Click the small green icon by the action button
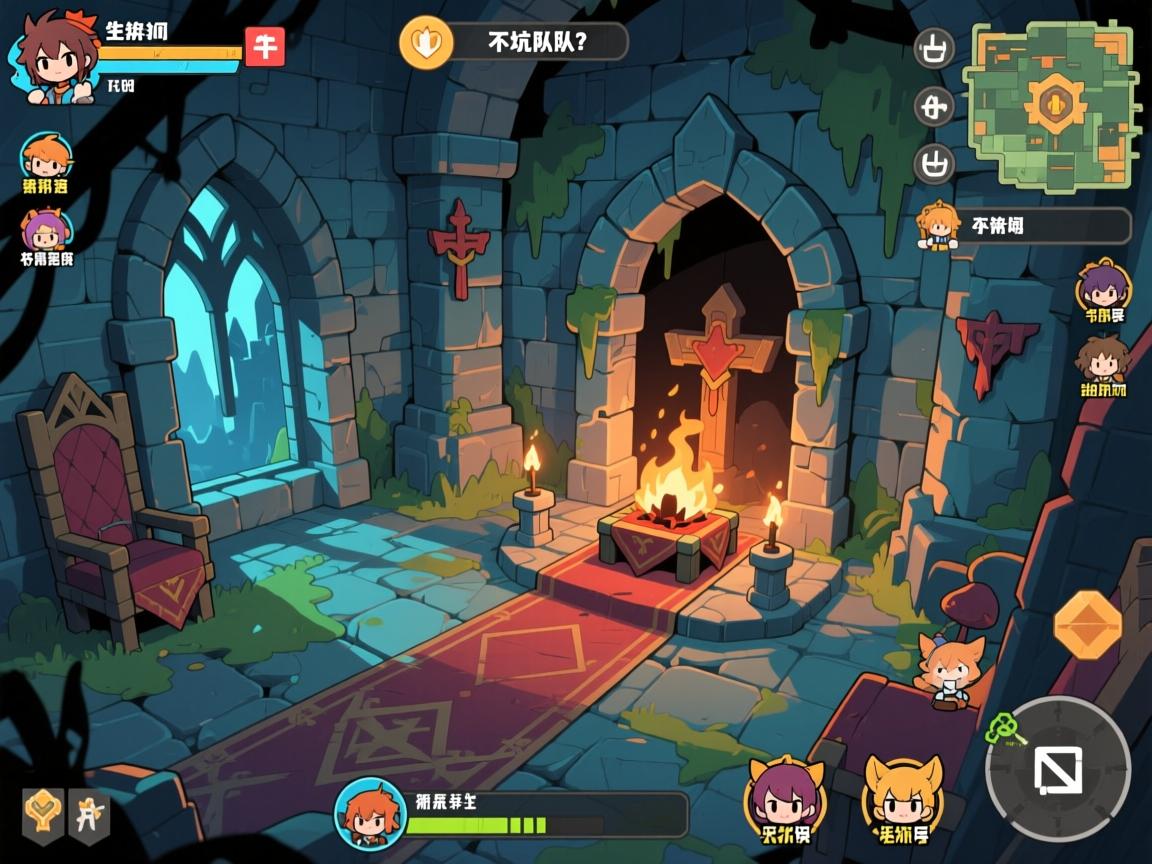Screen dimensions: 1152x864 (1003, 730)
